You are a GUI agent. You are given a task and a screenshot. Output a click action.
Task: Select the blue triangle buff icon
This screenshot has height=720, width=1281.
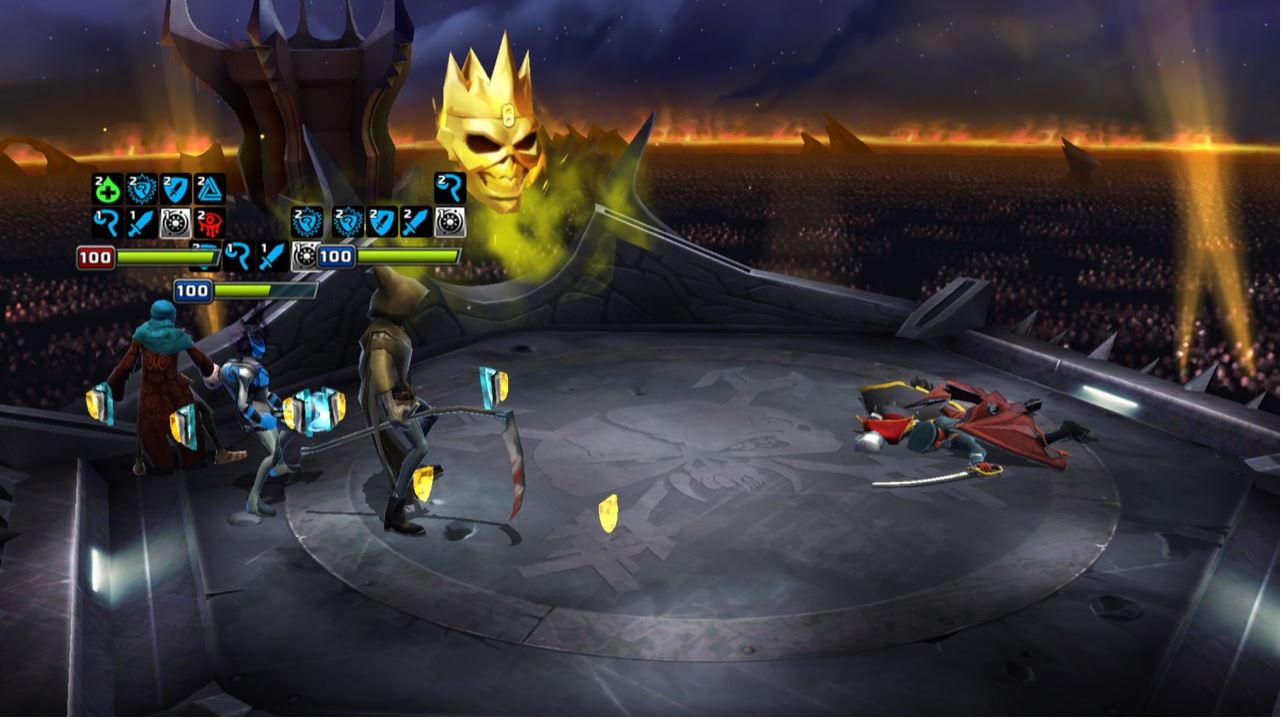click(x=210, y=189)
